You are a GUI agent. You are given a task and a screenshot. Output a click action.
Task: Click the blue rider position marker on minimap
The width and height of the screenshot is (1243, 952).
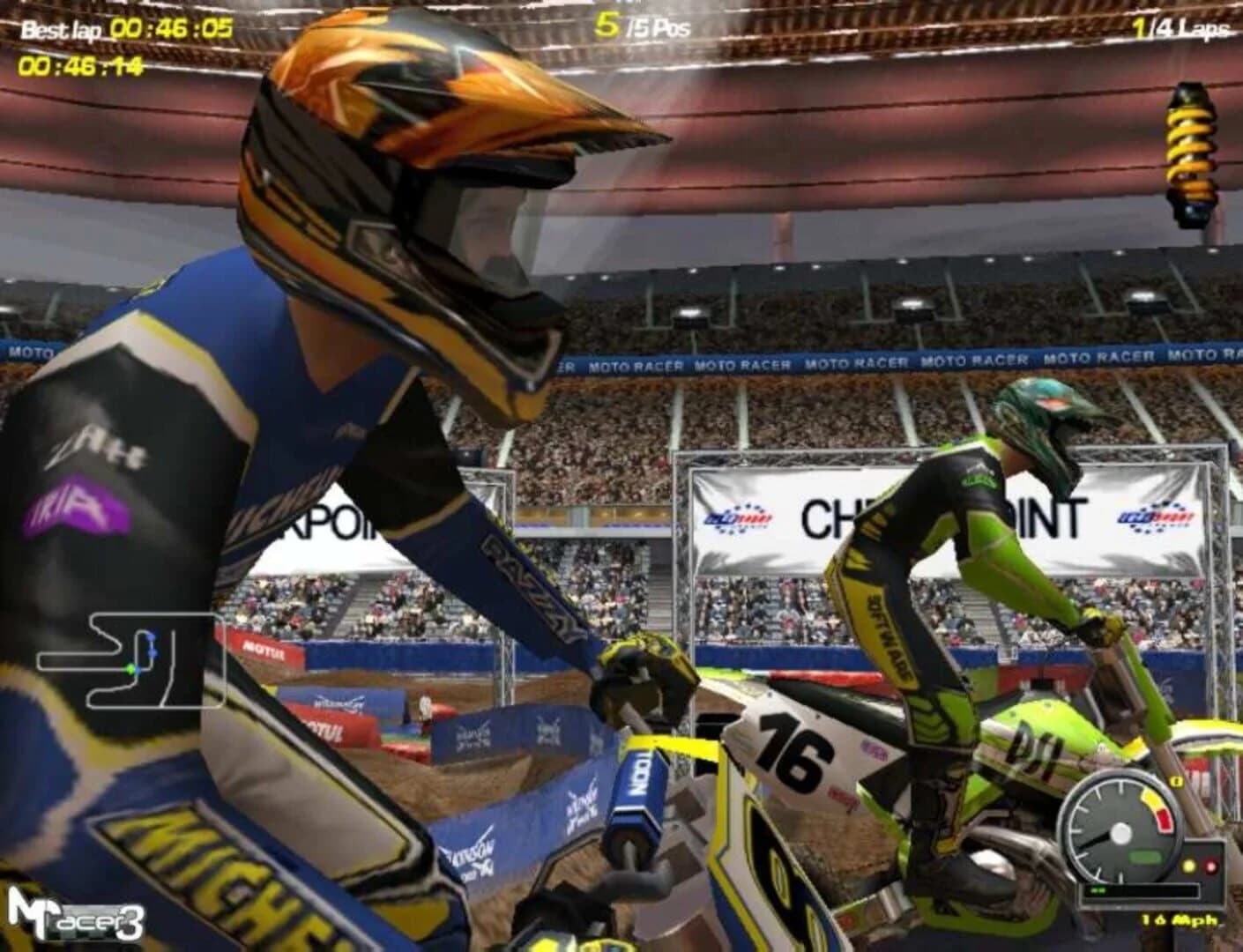click(153, 637)
